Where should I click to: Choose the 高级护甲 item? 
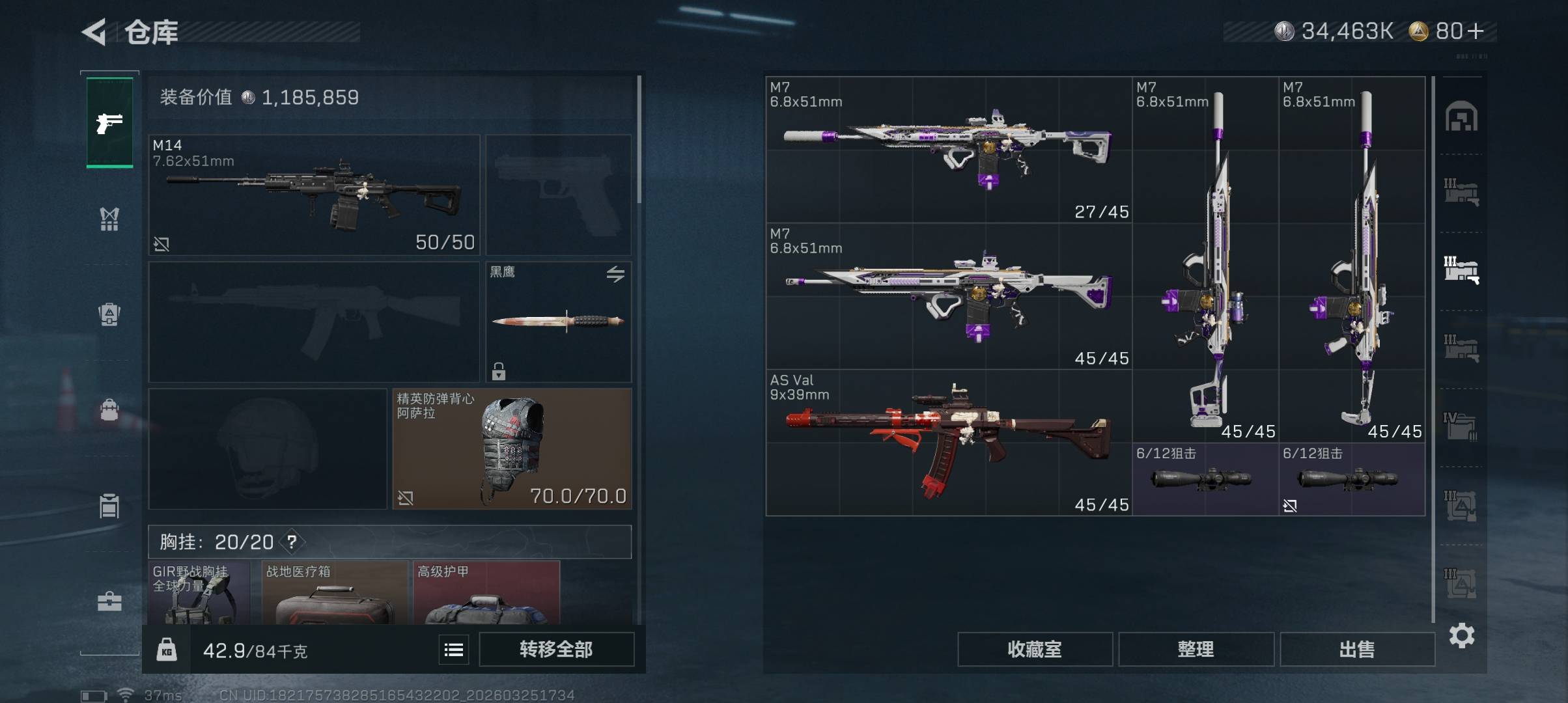[486, 592]
